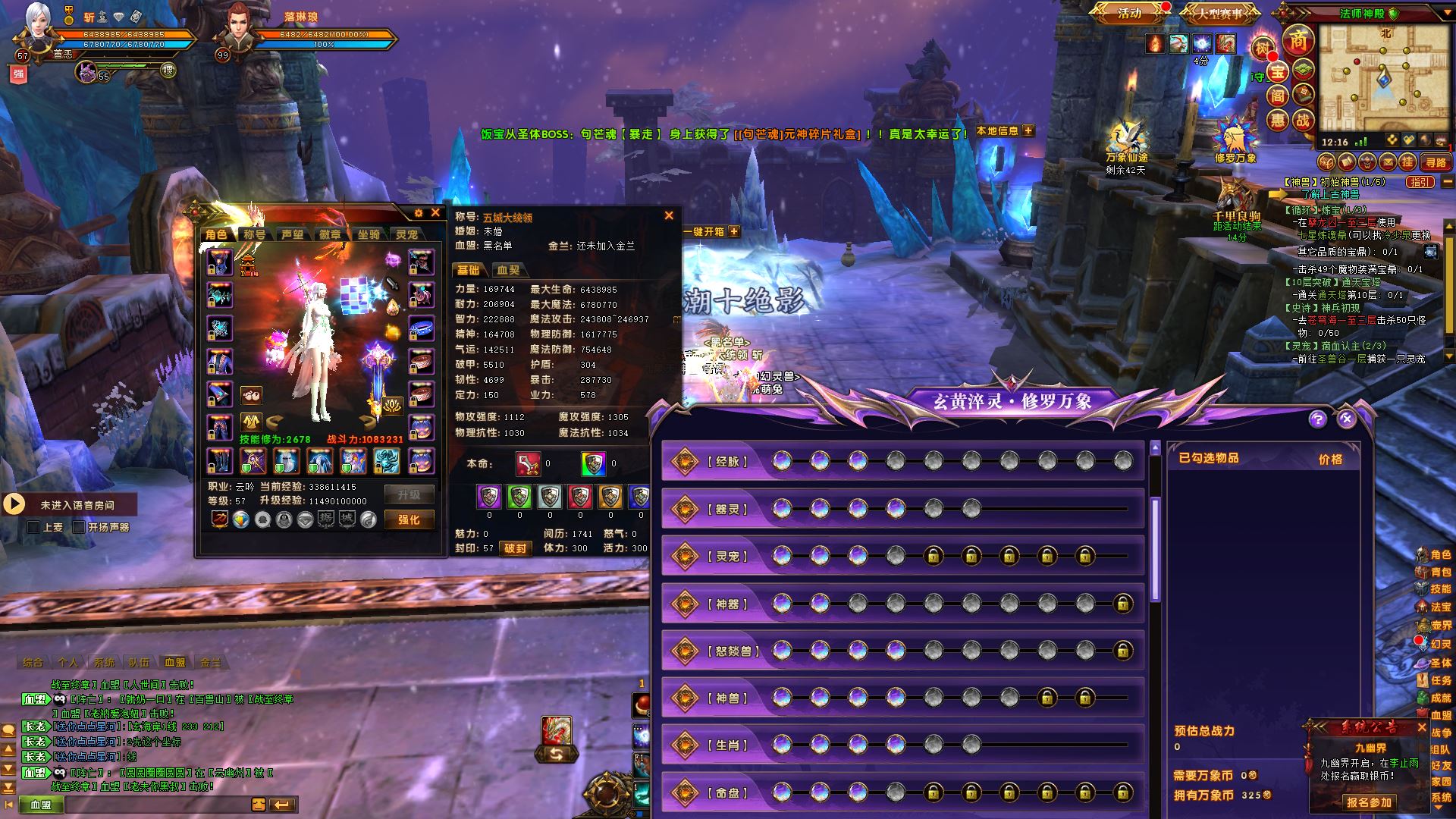1456x819 pixels.
Task: Click the 强化 button
Action: pos(409,519)
